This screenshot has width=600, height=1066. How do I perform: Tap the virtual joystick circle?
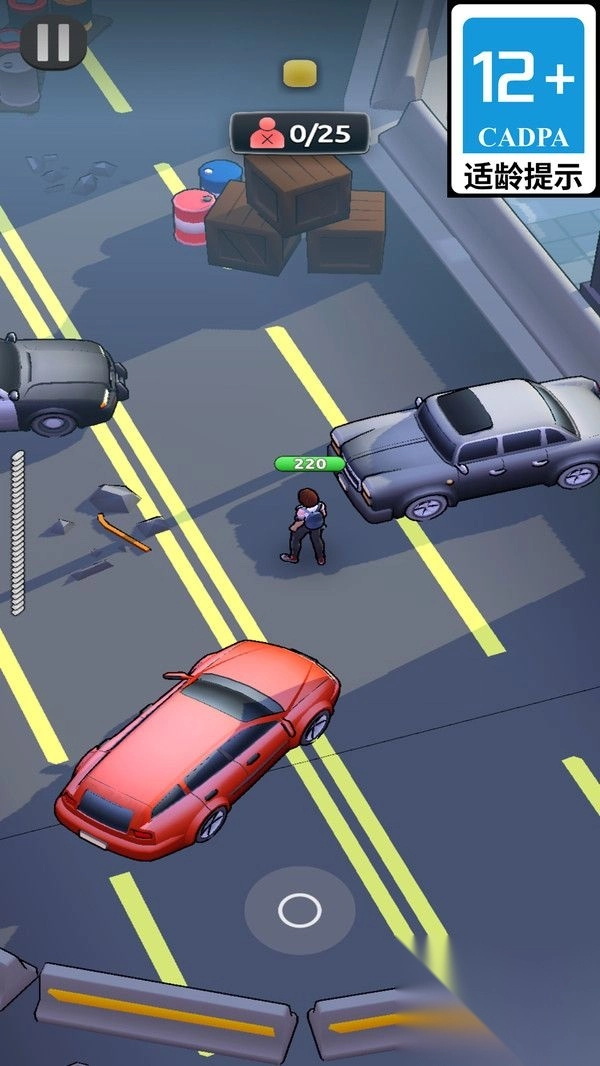point(299,910)
